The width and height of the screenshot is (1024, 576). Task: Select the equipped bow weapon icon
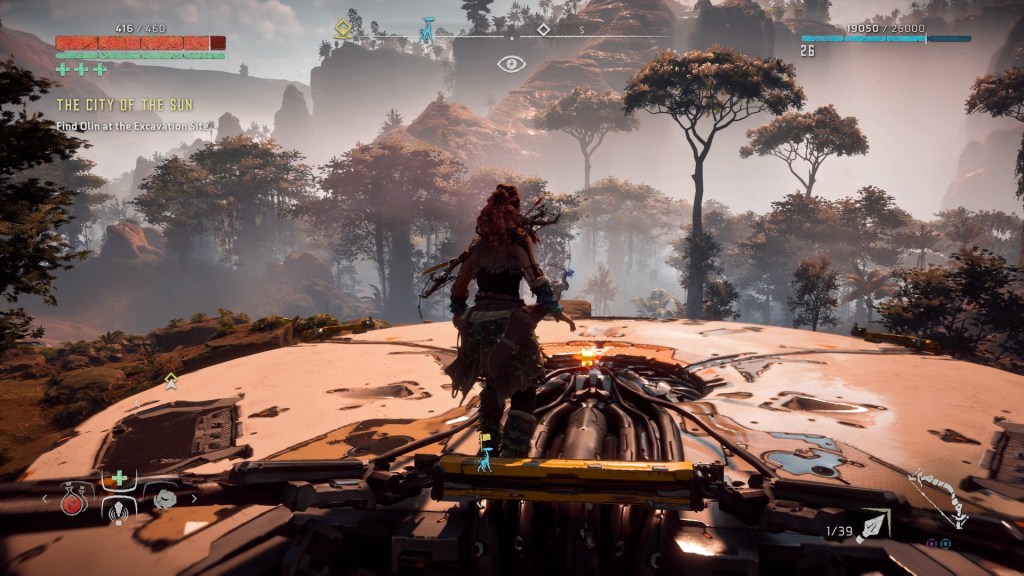point(938,498)
